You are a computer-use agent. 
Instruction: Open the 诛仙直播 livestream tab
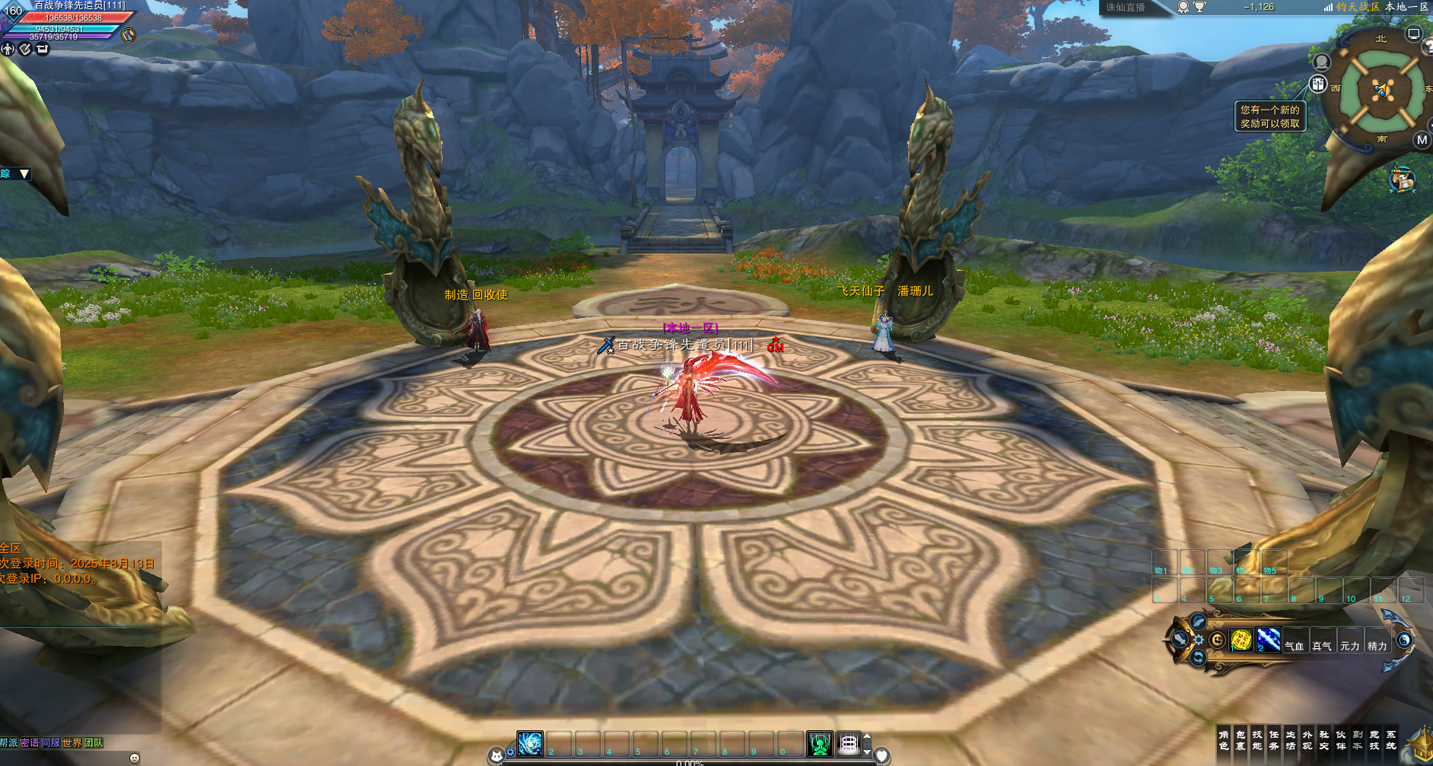coord(1126,7)
